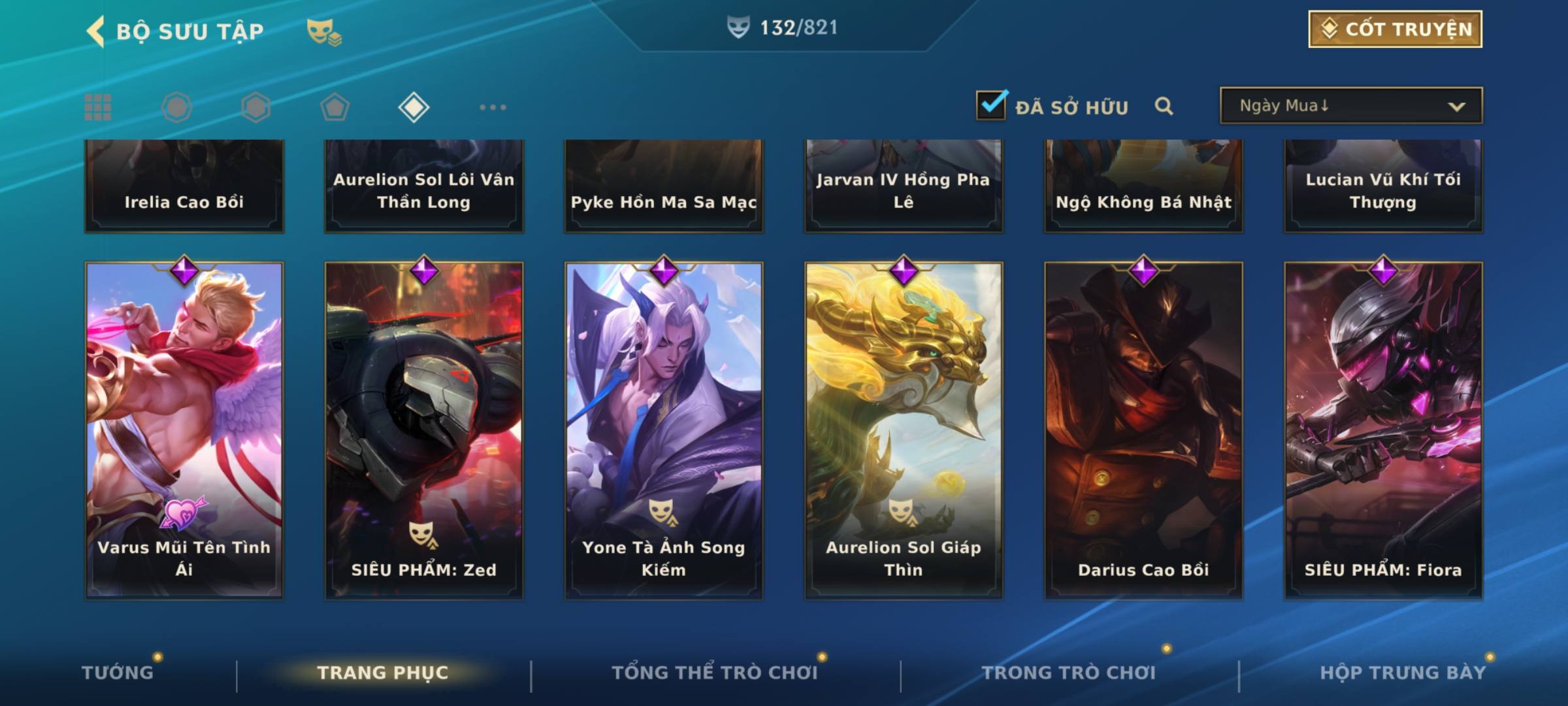Select Varus Mũi Tên Tình Ái skin
This screenshot has height=706, width=1568.
184,430
